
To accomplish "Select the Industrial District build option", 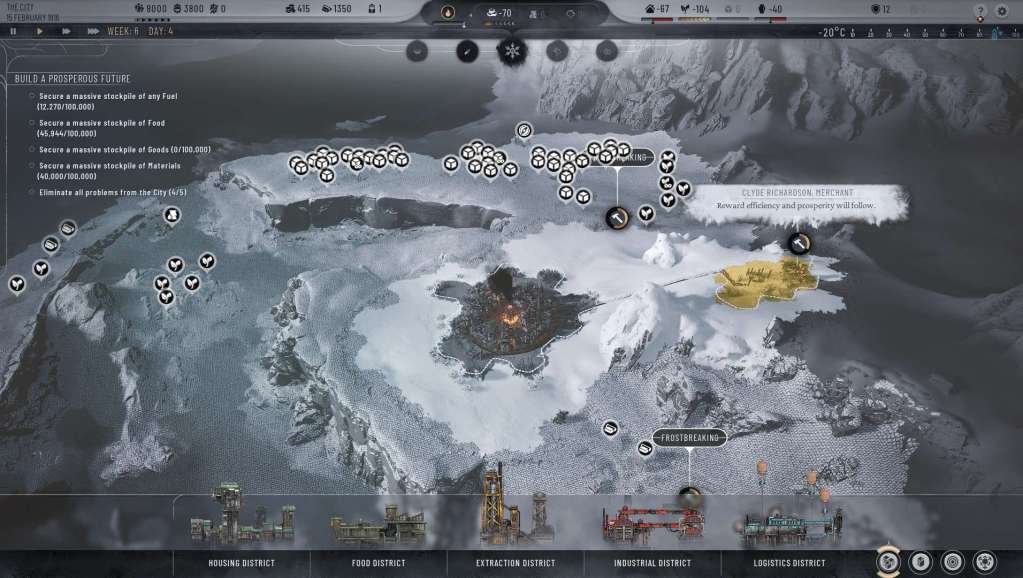I will click(x=653, y=562).
